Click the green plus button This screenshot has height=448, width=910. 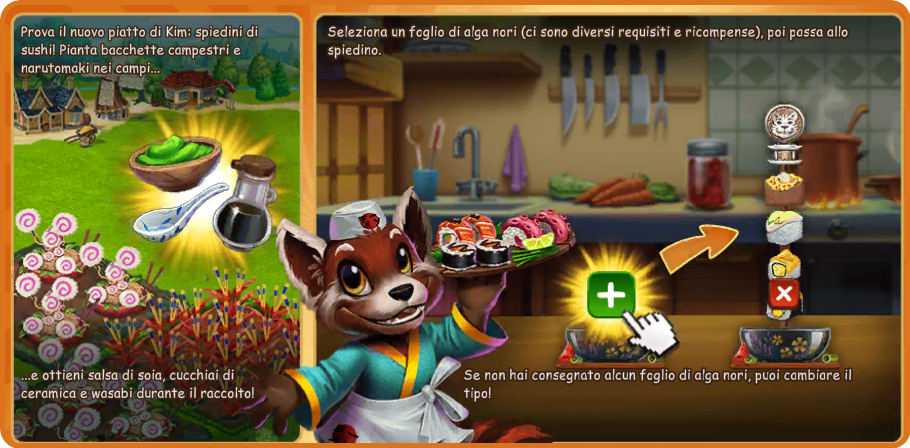tap(610, 294)
